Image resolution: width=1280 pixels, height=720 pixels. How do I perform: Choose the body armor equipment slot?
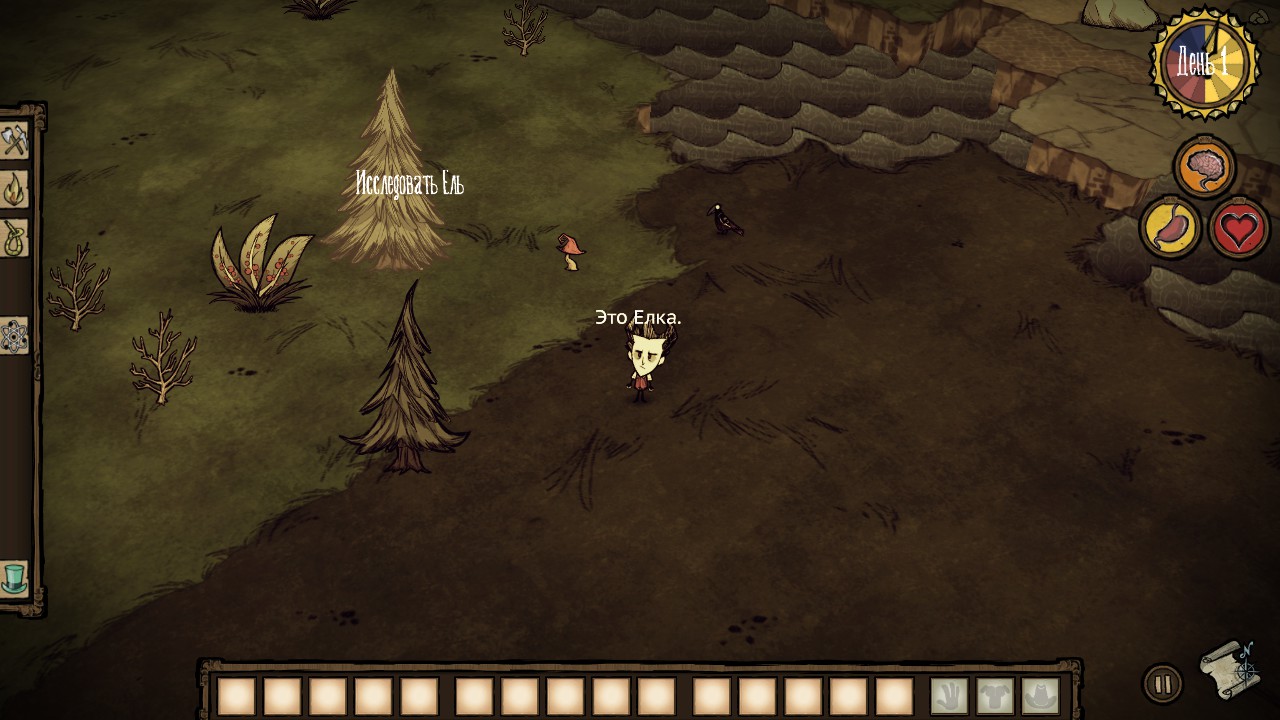coord(995,696)
